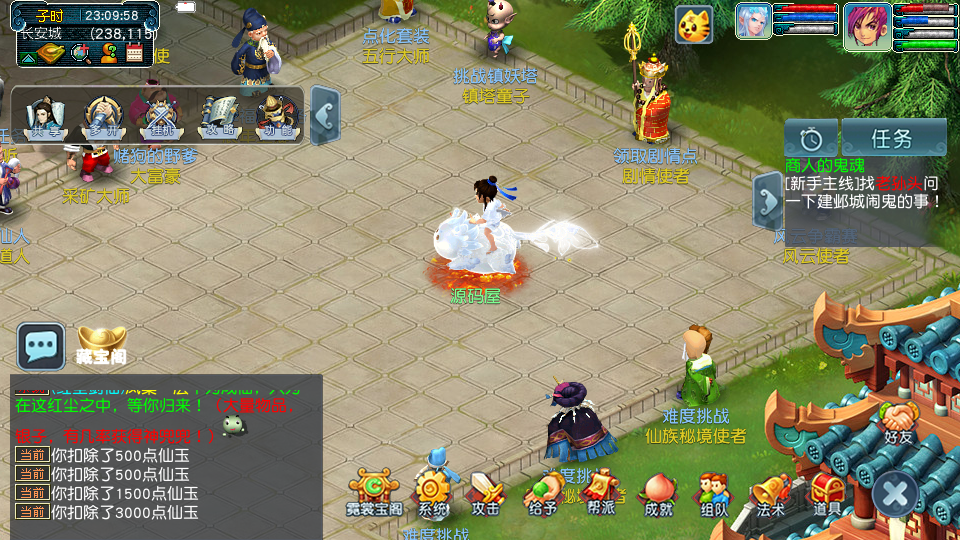This screenshot has height=540, width=960.
Task: Open the 共享 share menu
Action: click(44, 117)
